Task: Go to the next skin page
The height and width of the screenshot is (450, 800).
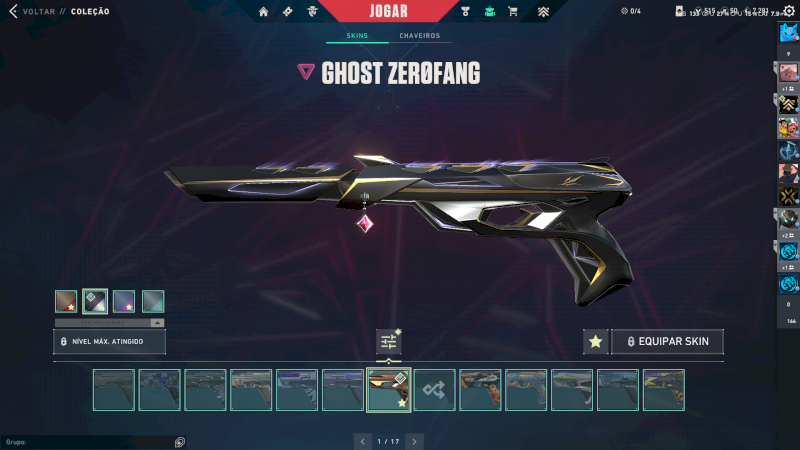Action: [x=414, y=440]
